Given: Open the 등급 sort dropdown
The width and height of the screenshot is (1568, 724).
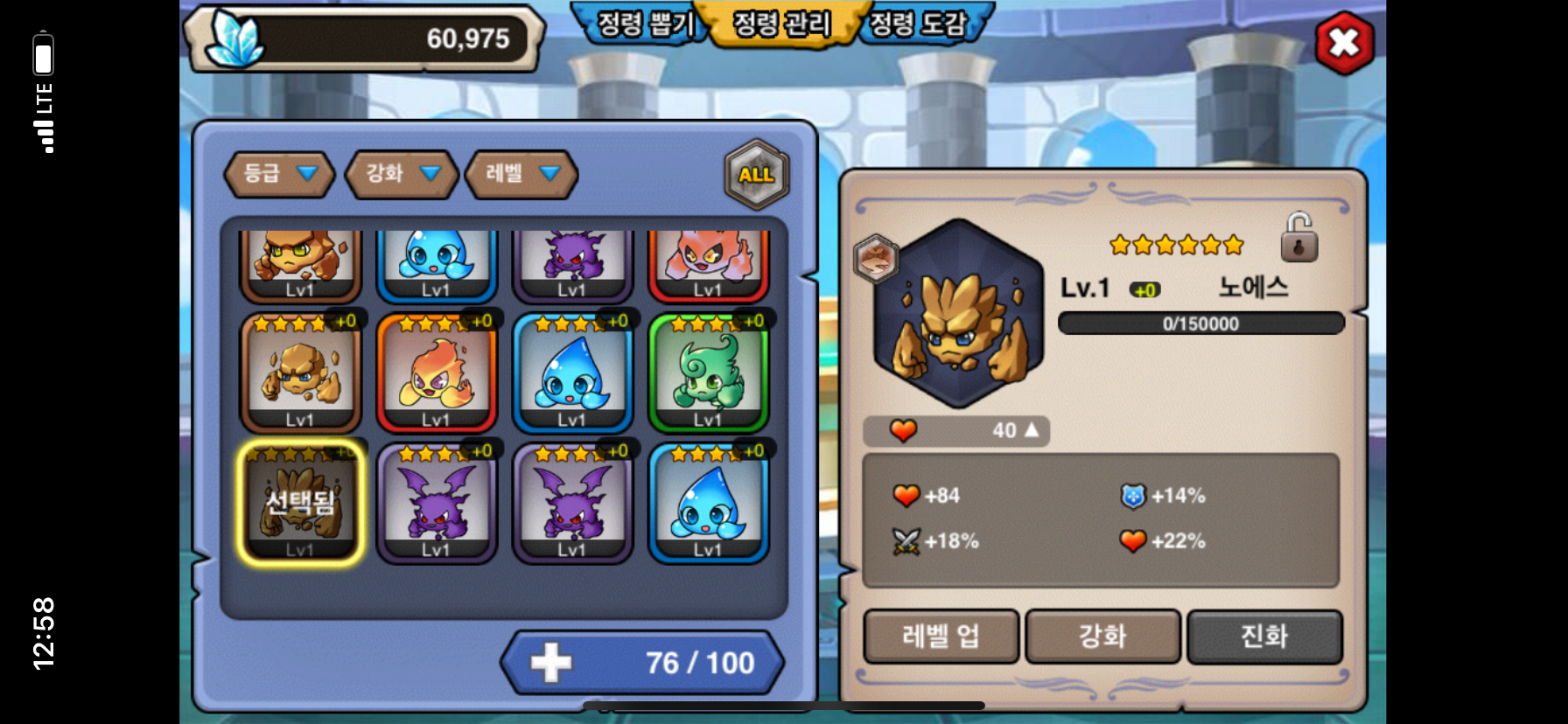Looking at the screenshot, I should click(x=279, y=173).
